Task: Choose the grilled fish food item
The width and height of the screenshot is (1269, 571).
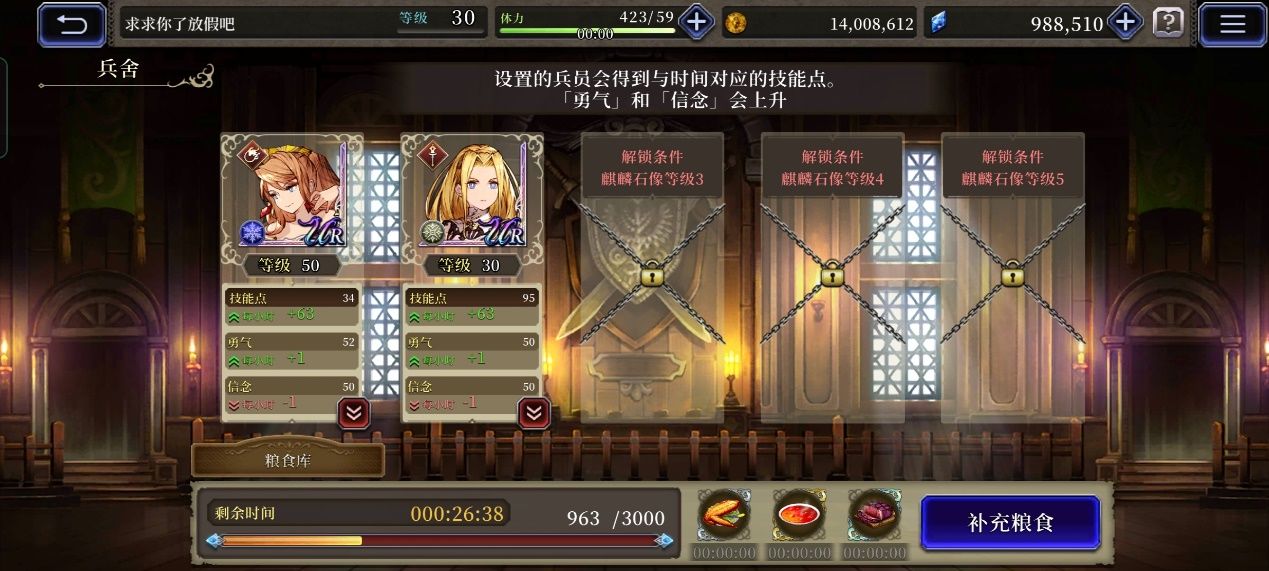Action: [x=724, y=516]
